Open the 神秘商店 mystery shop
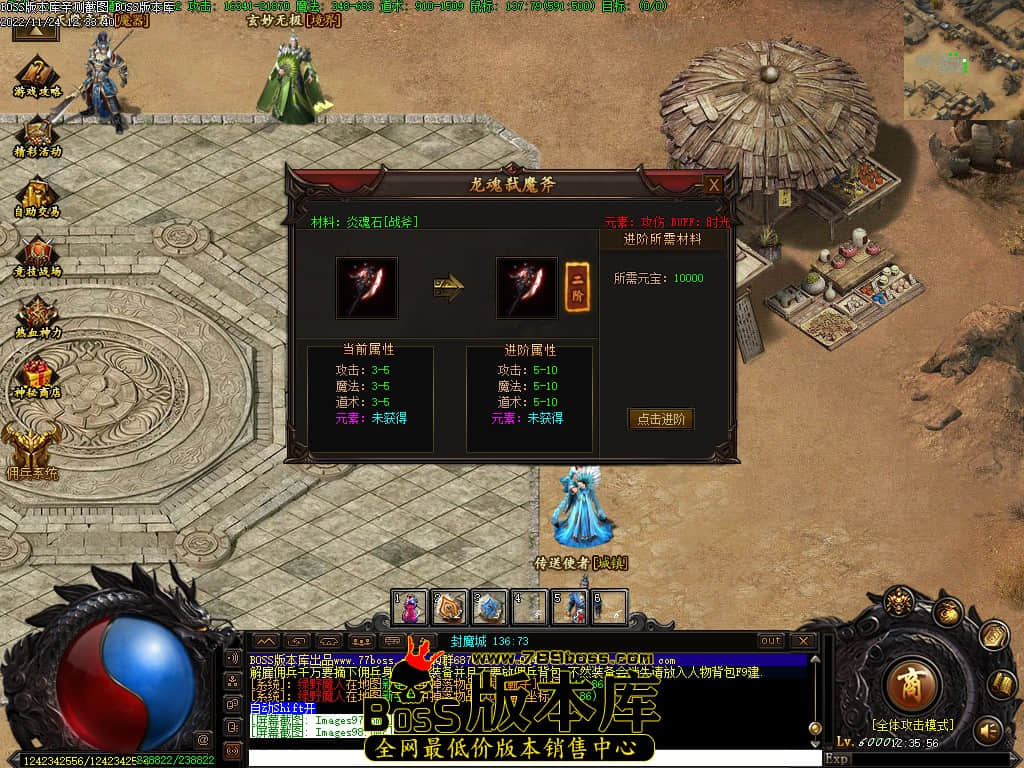 click(37, 377)
